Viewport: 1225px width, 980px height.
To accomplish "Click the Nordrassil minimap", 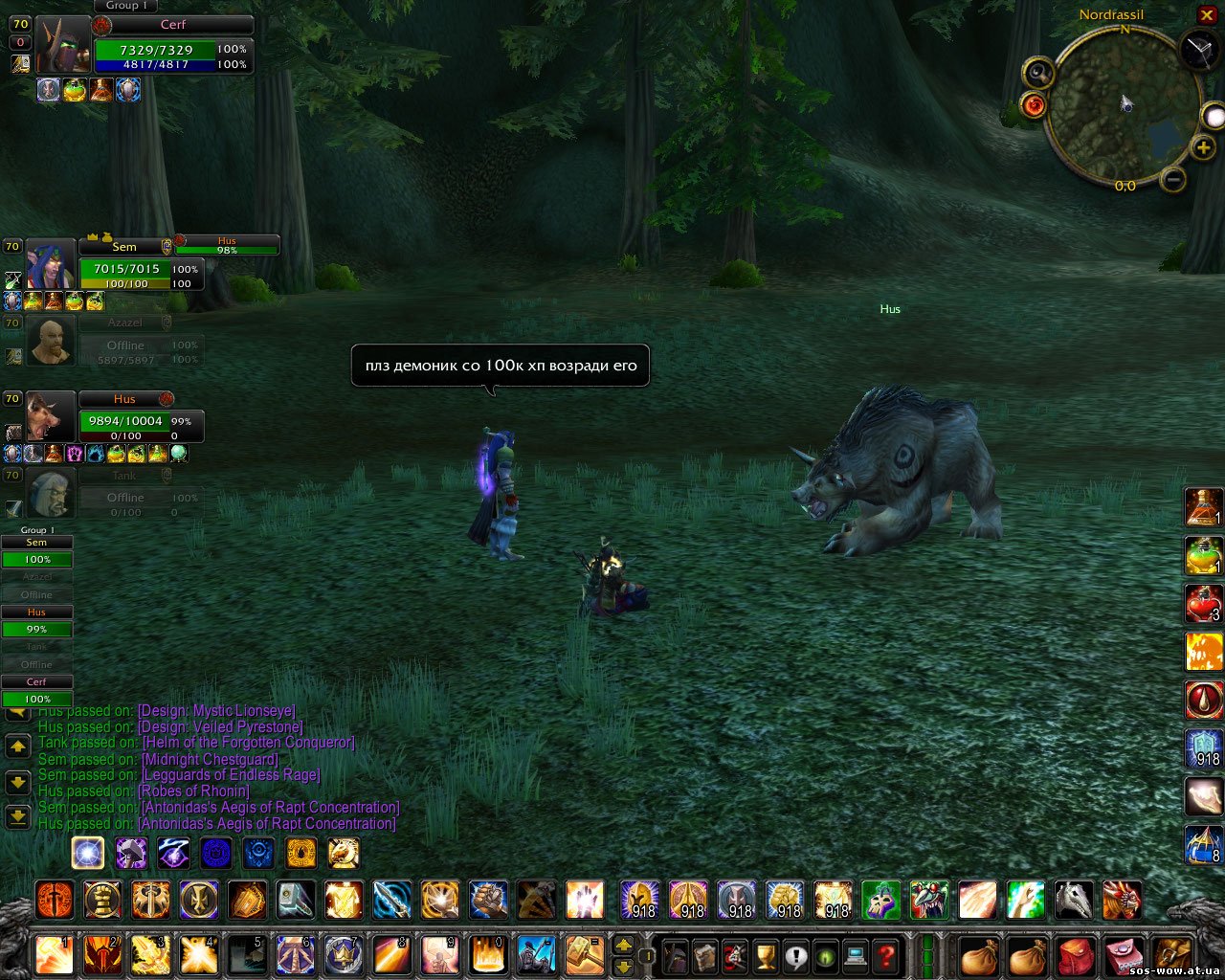I will point(1124,103).
